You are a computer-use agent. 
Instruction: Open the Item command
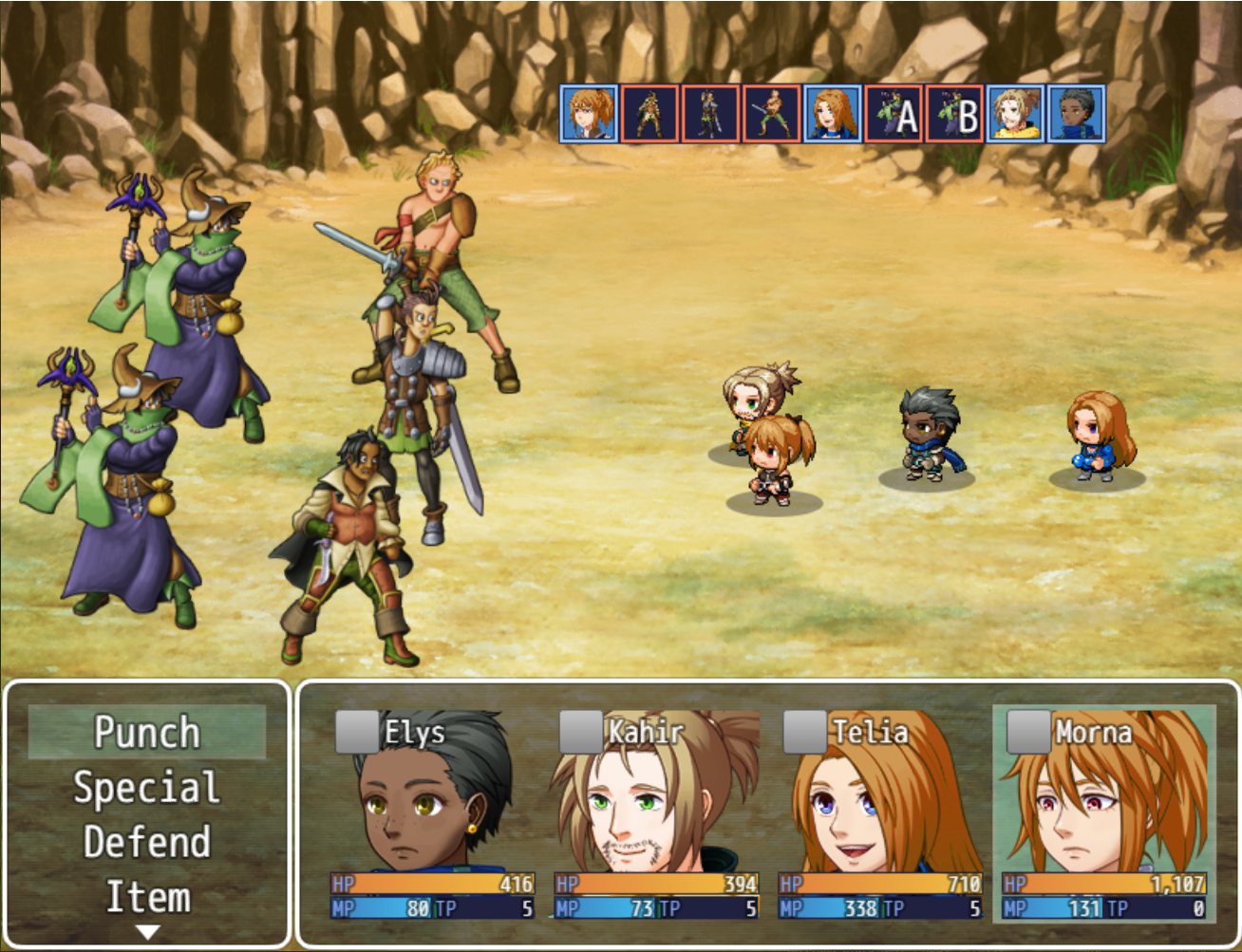(x=146, y=897)
